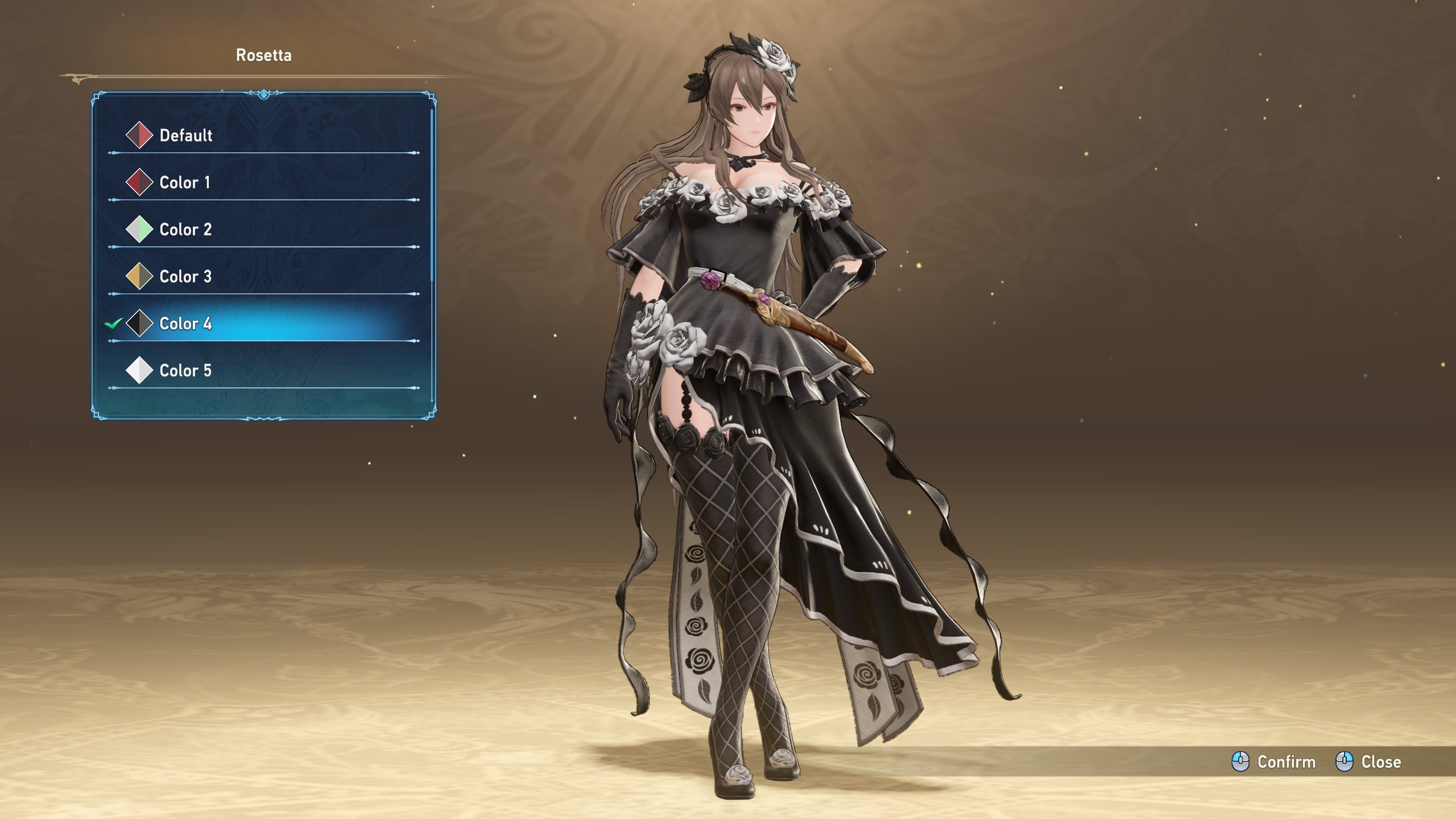Select the Default color option
The height and width of the screenshot is (819, 1456).
coord(185,135)
